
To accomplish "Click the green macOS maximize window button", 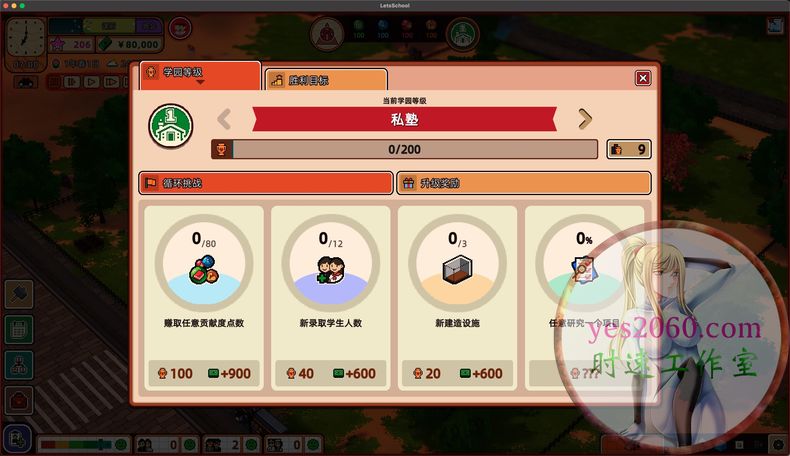I will point(36,5).
